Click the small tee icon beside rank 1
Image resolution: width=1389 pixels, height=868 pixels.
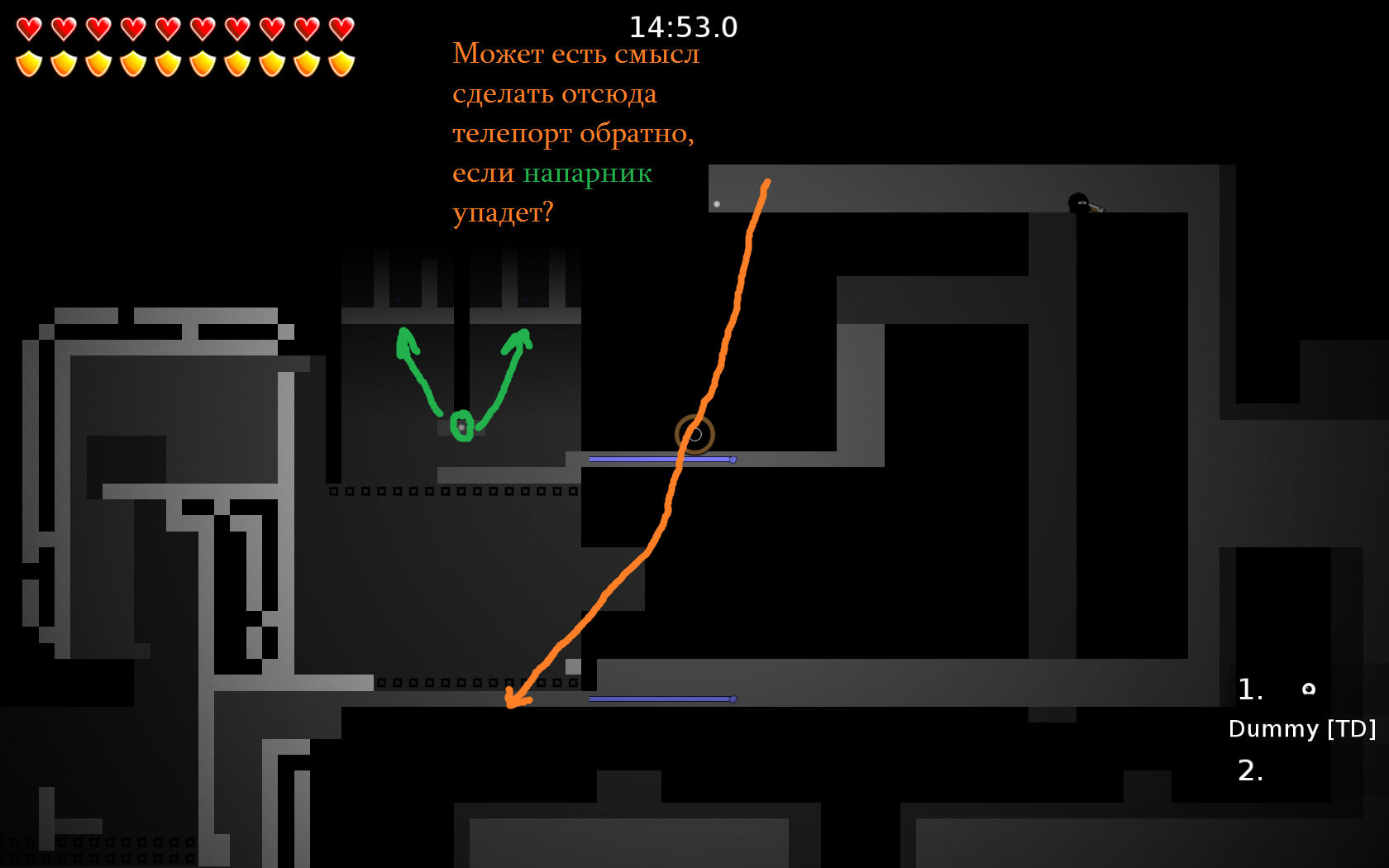click(1310, 689)
